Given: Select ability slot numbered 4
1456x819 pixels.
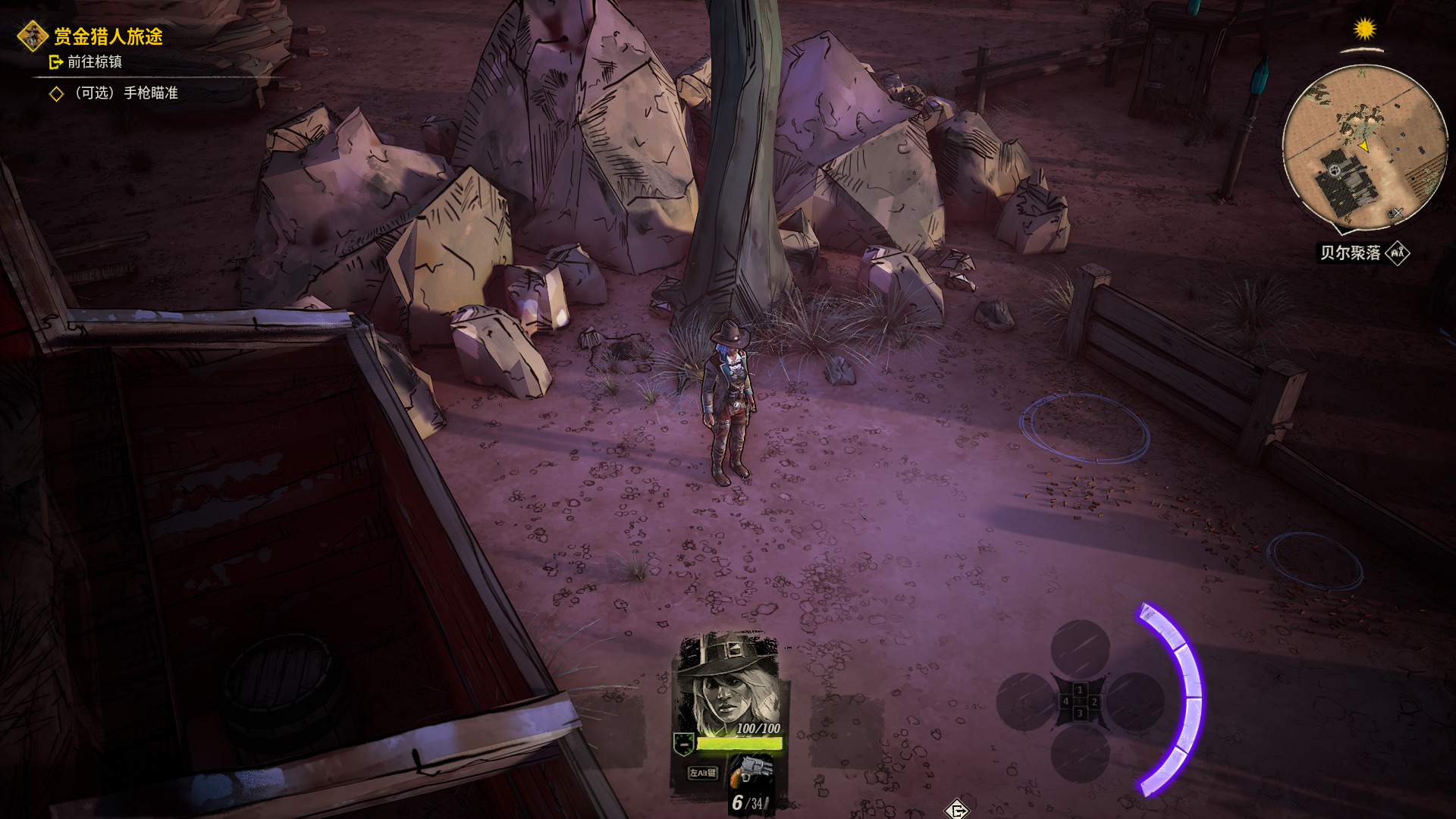Looking at the screenshot, I should [x=1025, y=701].
